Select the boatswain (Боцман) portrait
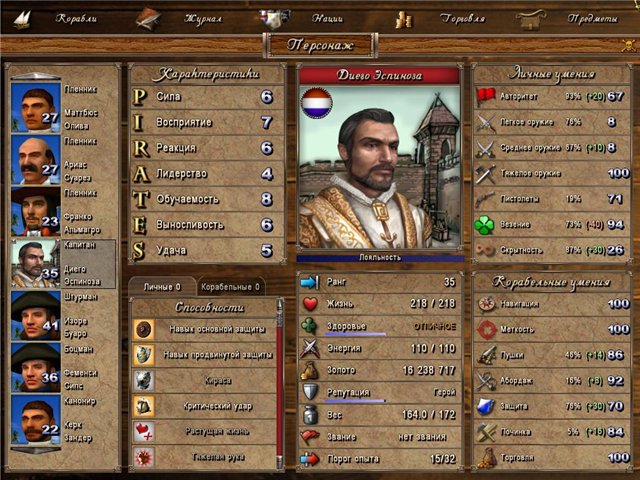 pos(34,366)
